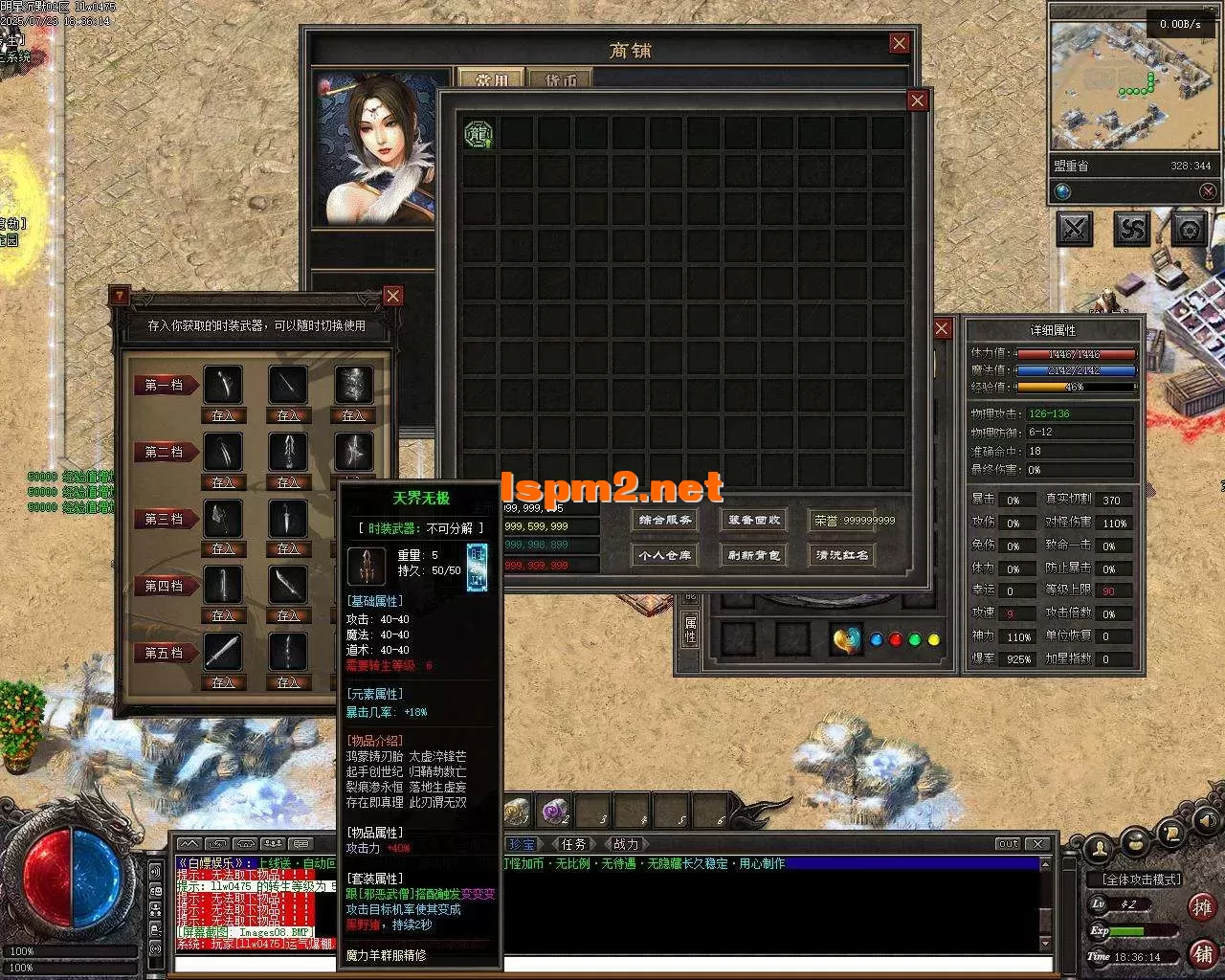1225x980 pixels.
Task: Expand chat history with the up arrow
Action: pos(190,844)
